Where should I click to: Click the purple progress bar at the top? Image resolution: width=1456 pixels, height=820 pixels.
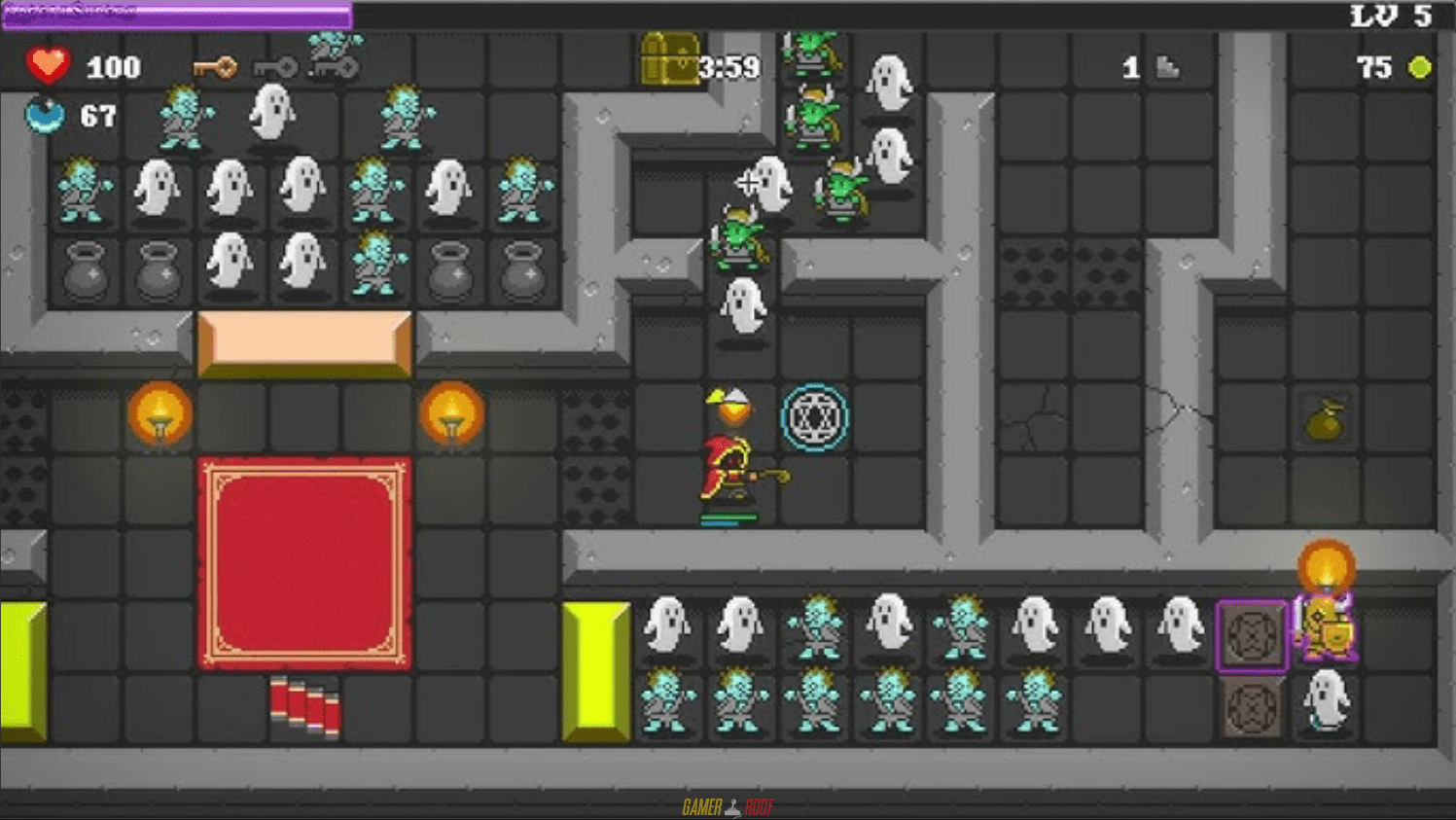[175, 13]
